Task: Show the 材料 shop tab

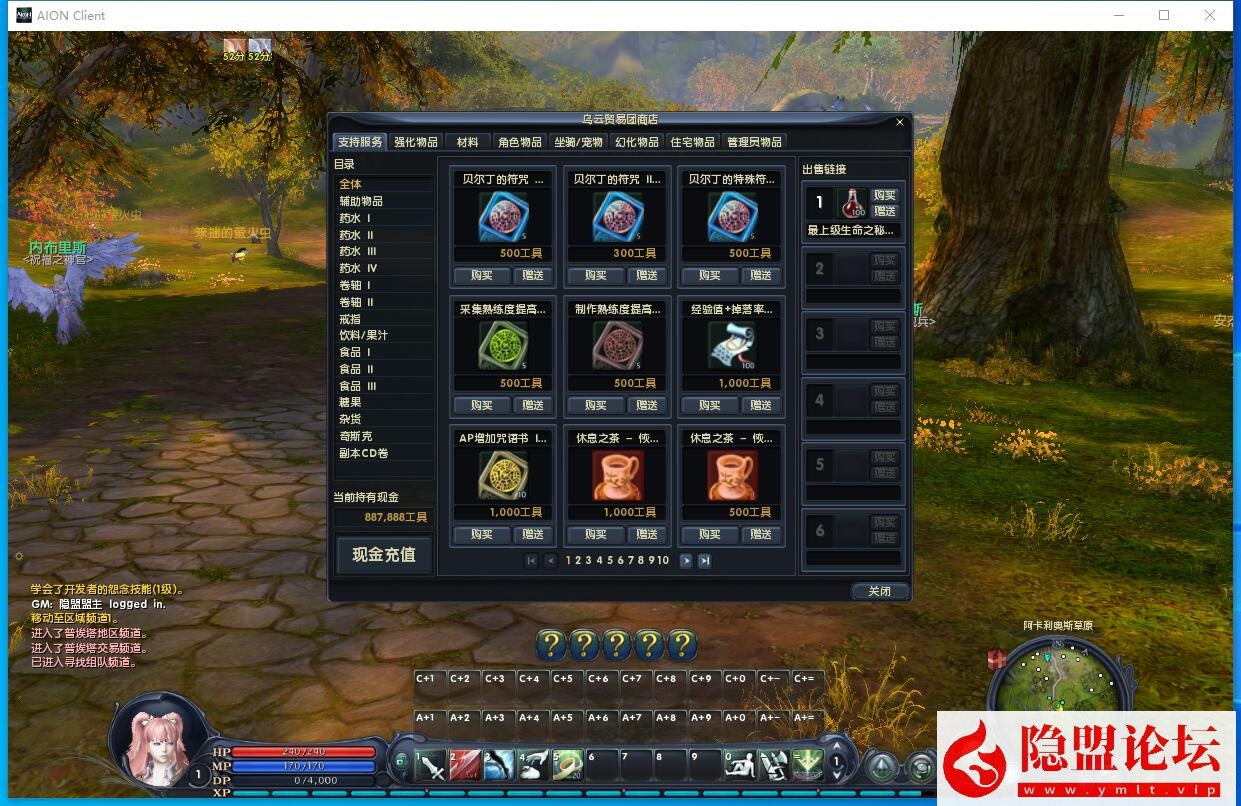Action: [467, 142]
